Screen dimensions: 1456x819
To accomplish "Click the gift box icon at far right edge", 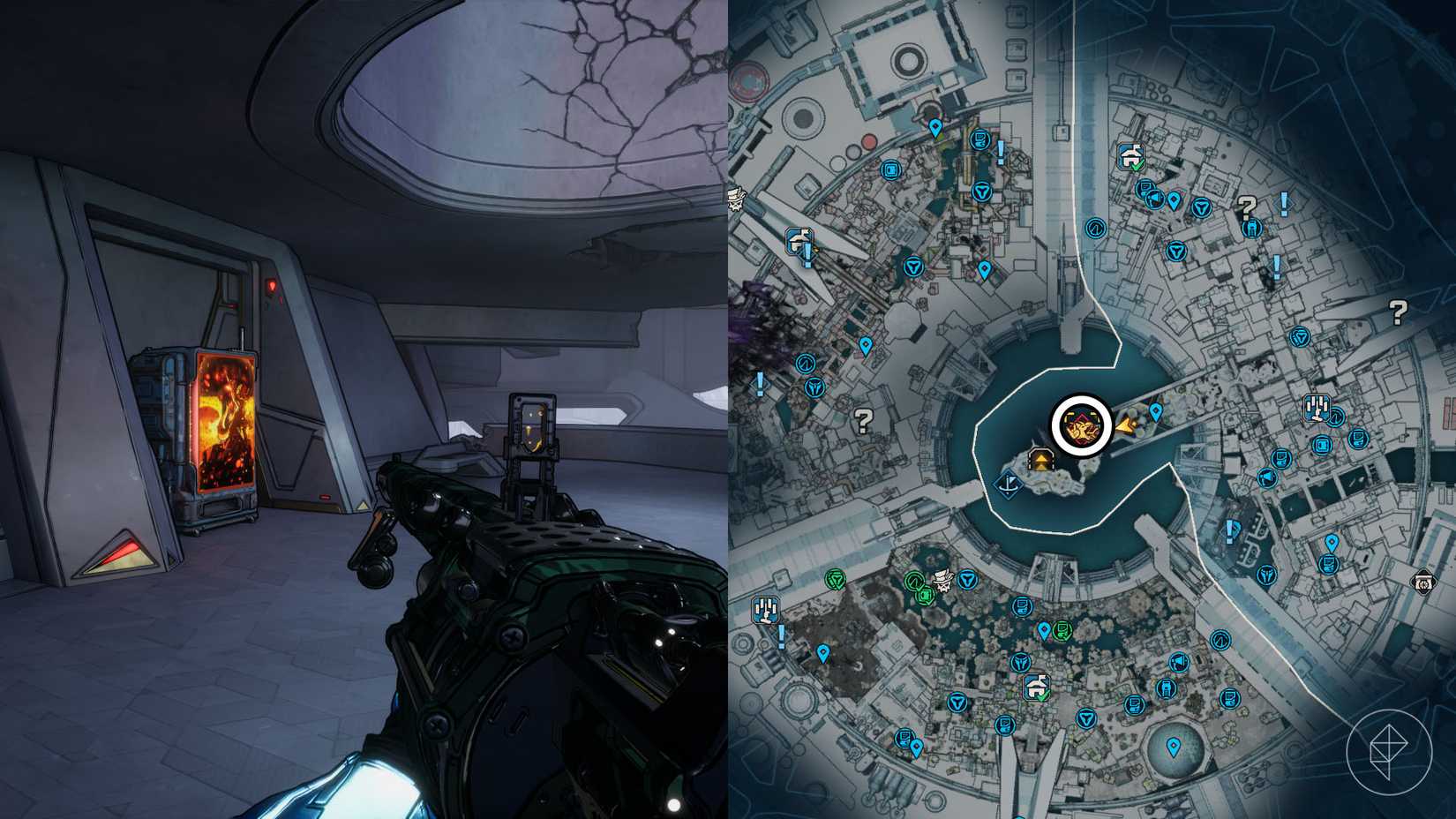I will coord(1424,582).
